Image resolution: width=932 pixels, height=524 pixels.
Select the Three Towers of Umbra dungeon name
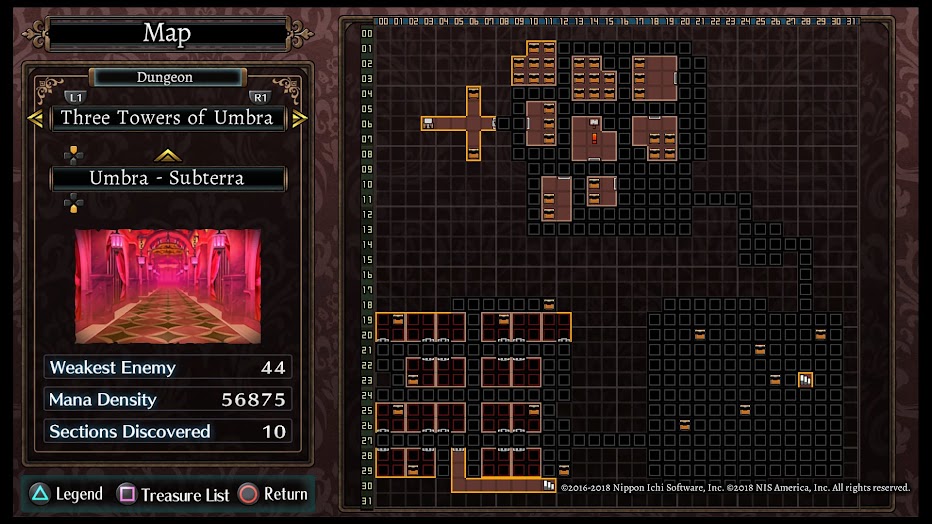click(167, 118)
